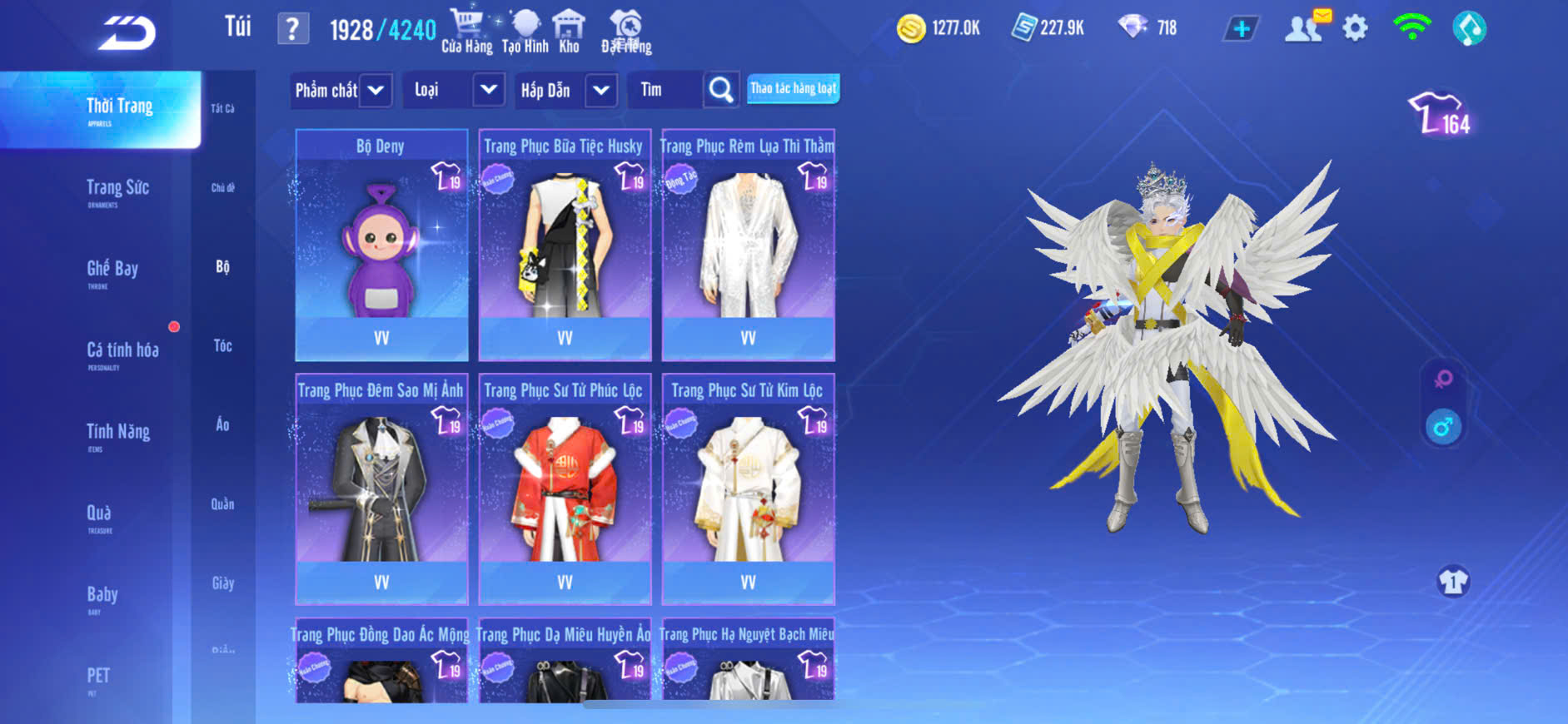Pick the Trang Phục Sư Tử Phúc Lộc outfit
The height and width of the screenshot is (724, 1568).
(x=565, y=489)
